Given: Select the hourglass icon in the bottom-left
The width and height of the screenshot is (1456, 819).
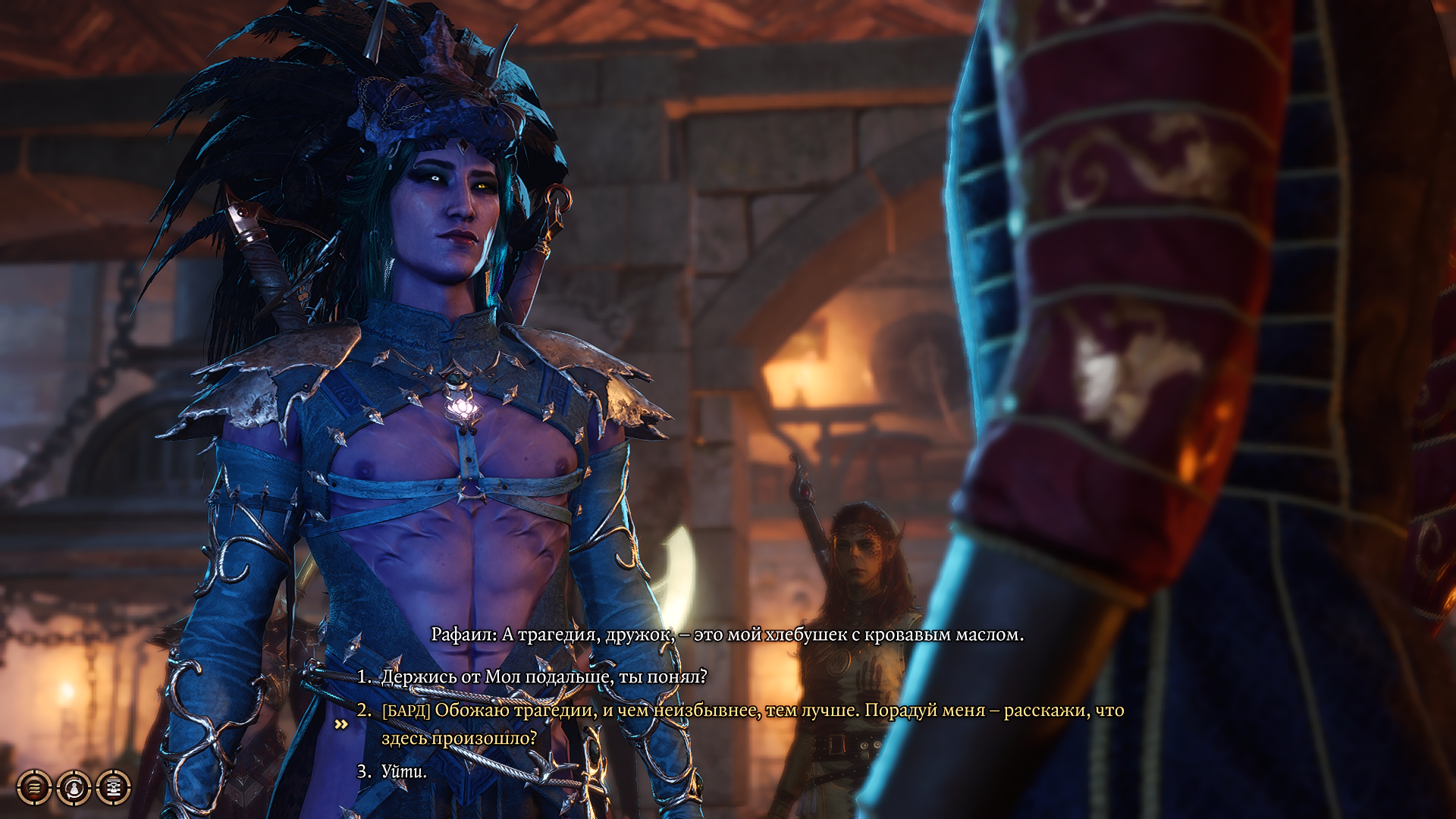Looking at the screenshot, I should click(112, 789).
